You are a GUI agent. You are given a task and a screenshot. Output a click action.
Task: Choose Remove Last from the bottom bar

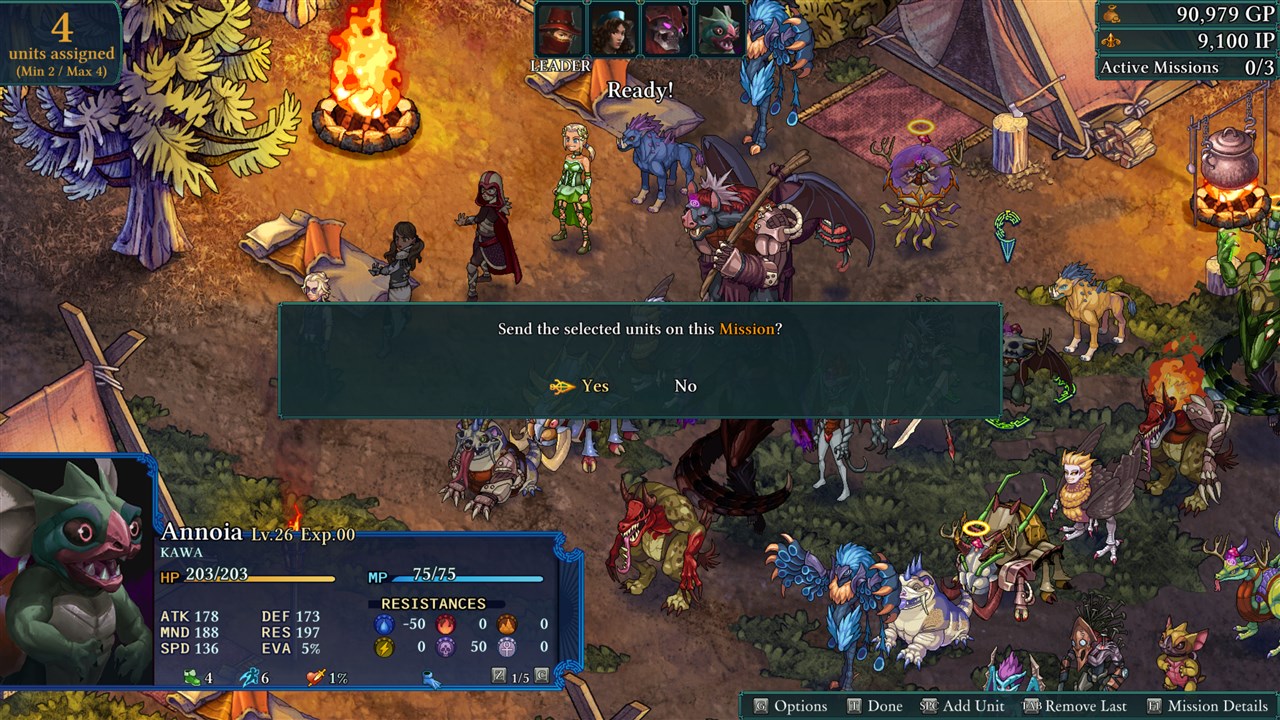coord(1085,705)
